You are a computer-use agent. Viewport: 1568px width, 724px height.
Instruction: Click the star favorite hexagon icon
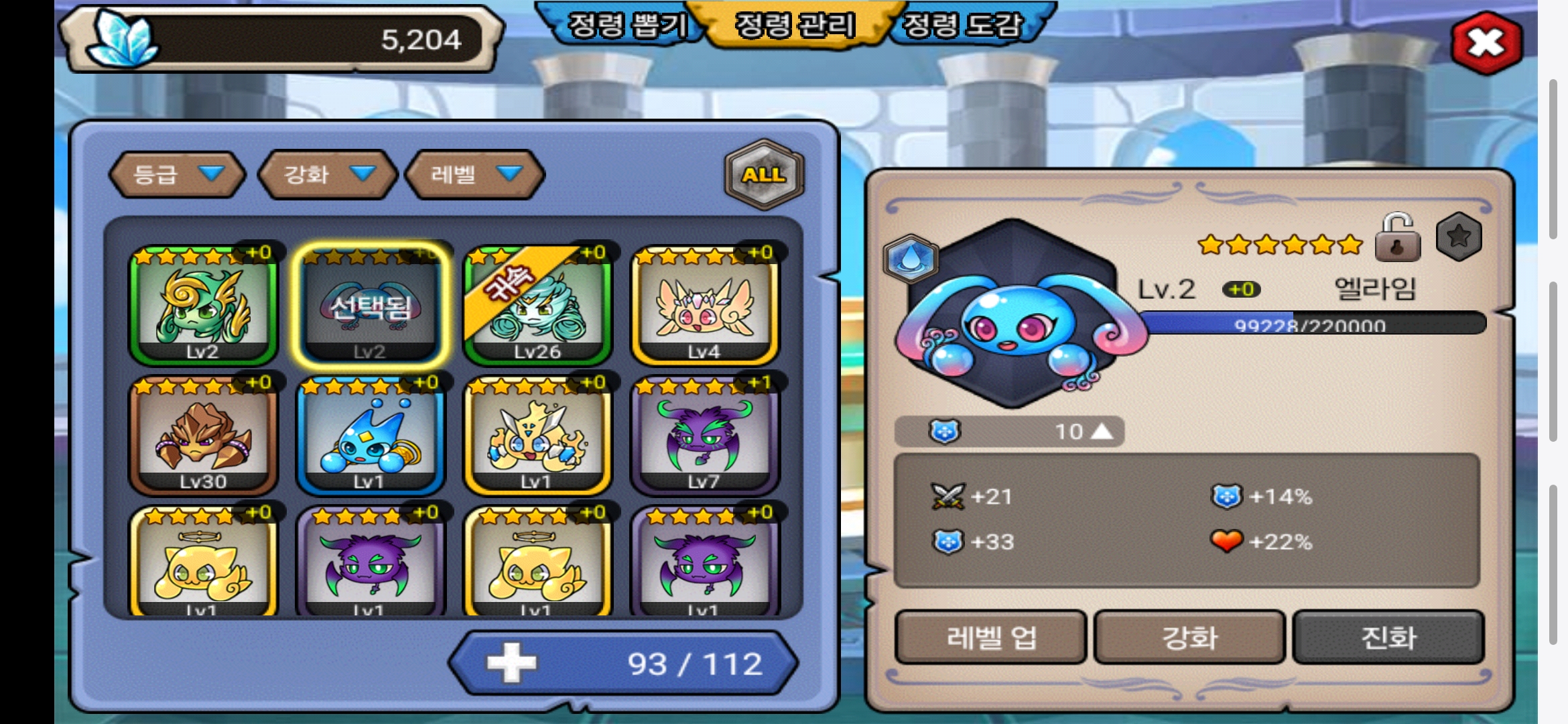[x=1459, y=237]
